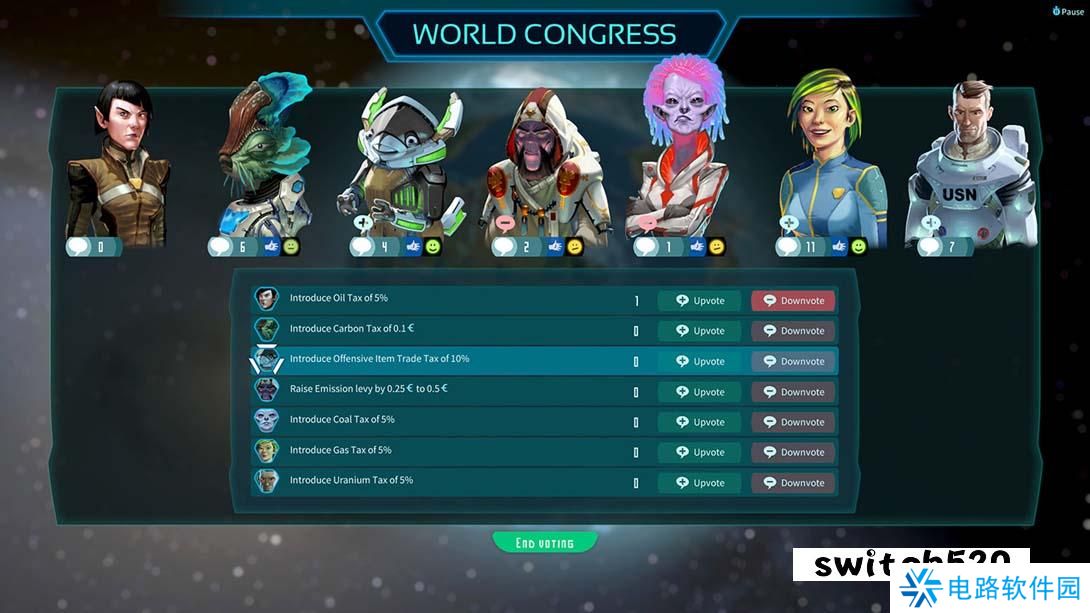1090x613 pixels.
Task: Upvote the Oil Tax of 5% proposal
Action: point(699,300)
